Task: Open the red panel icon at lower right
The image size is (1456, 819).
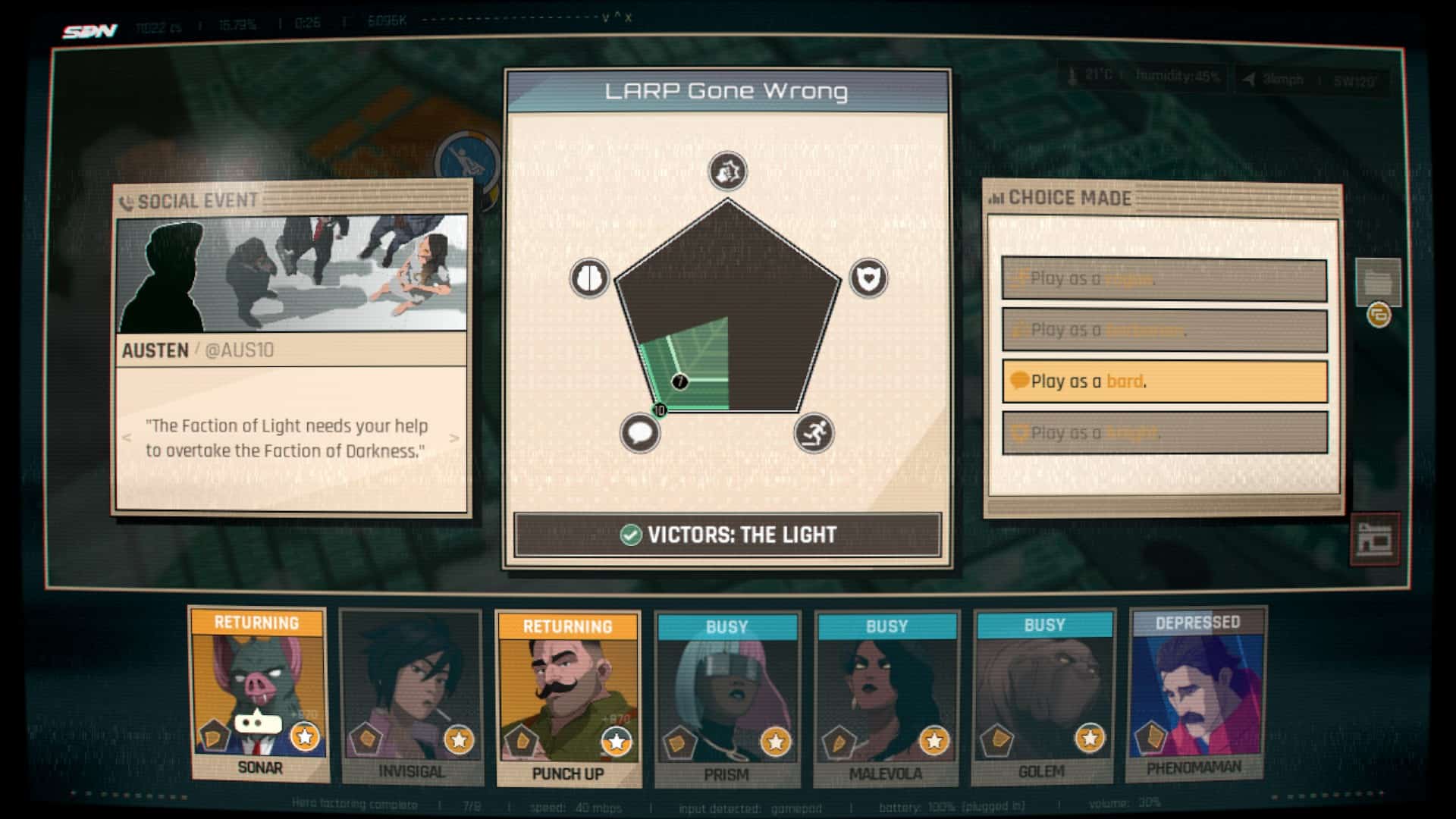Action: [x=1375, y=539]
